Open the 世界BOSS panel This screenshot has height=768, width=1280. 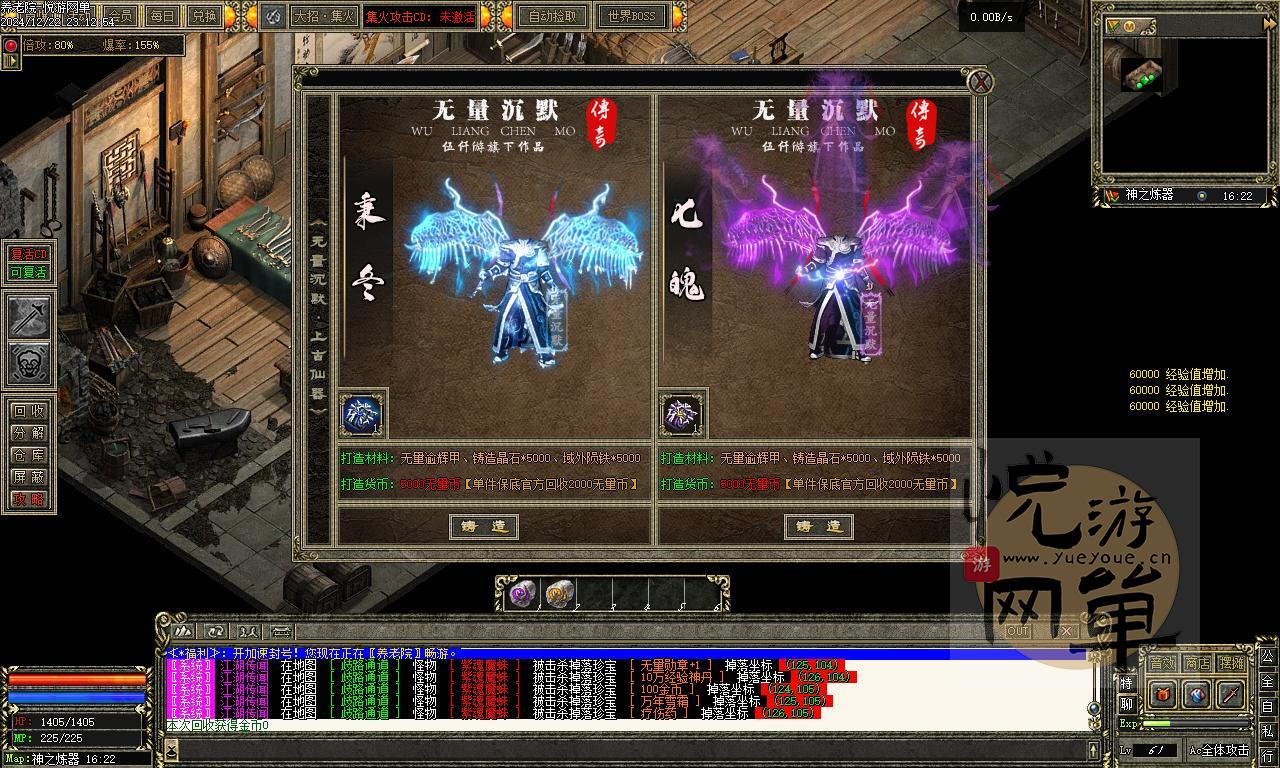[631, 16]
